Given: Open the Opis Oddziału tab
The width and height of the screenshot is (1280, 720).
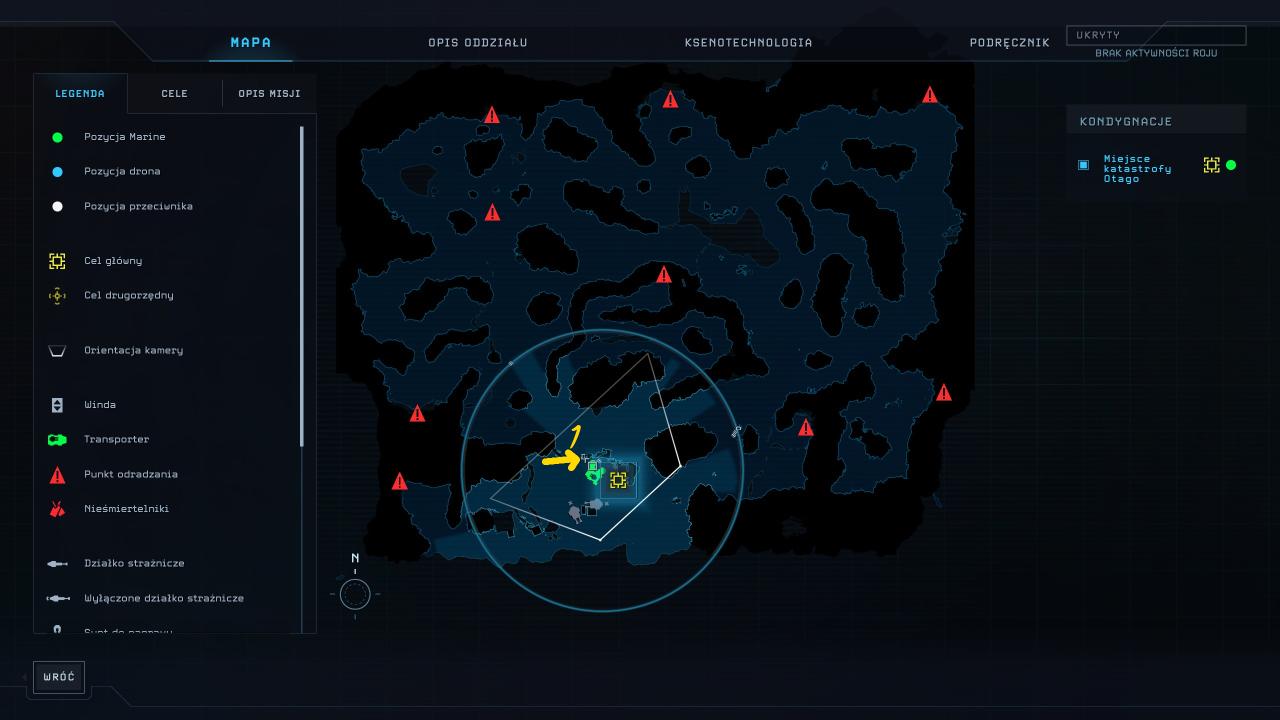Looking at the screenshot, I should click(x=477, y=43).
